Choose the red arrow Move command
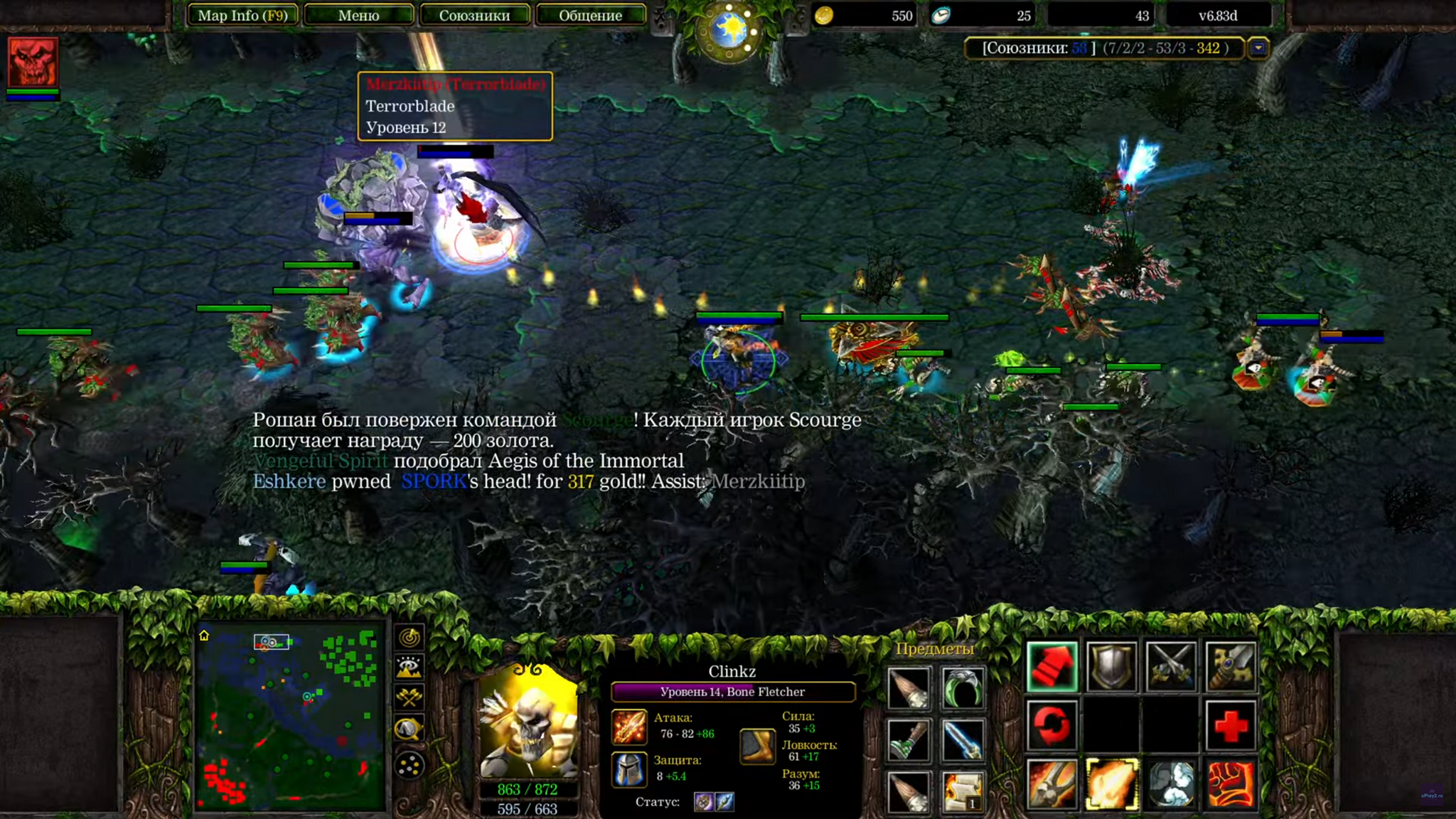The height and width of the screenshot is (819, 1456). [1052, 668]
